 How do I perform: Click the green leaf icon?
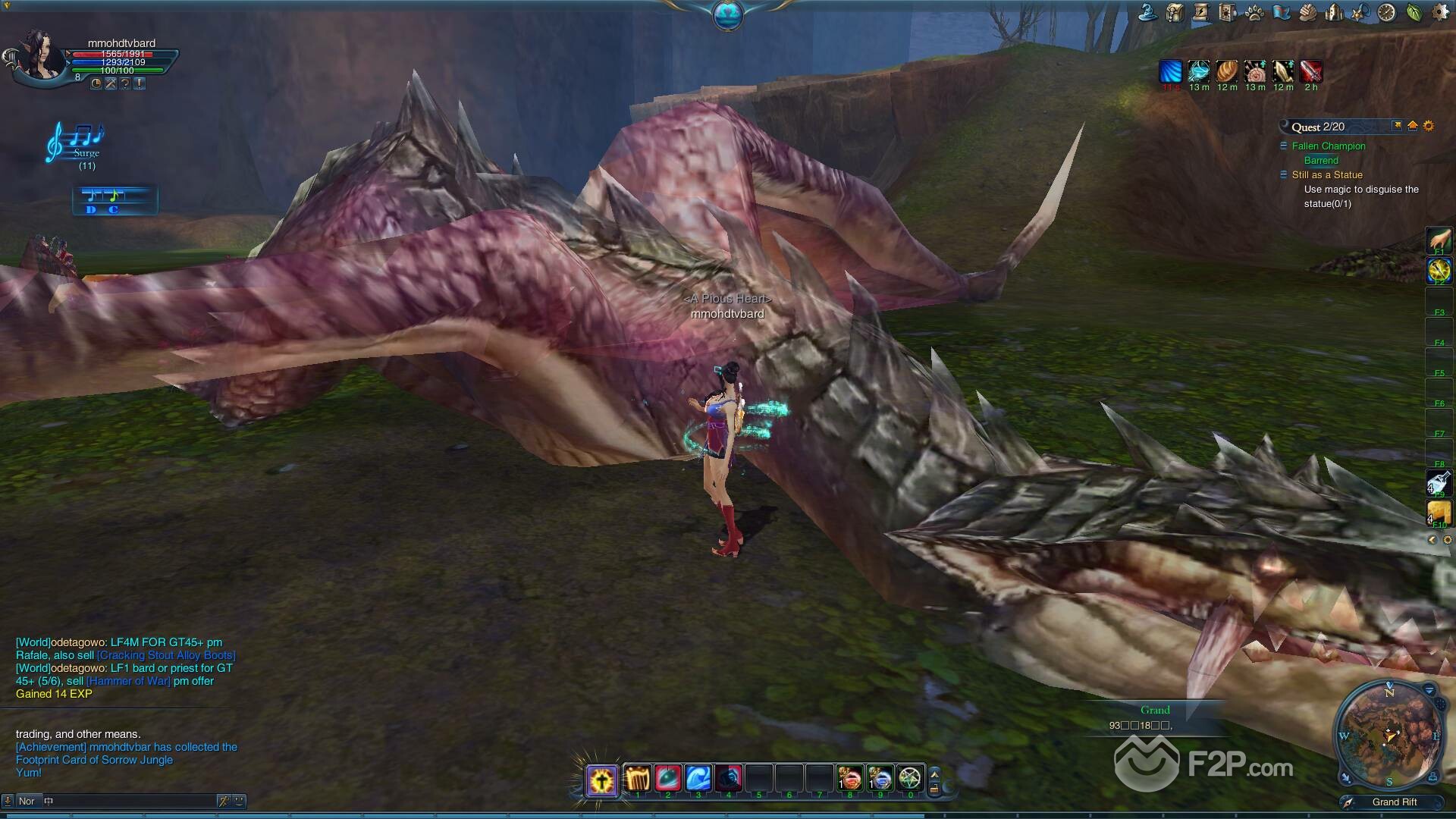coord(1414,13)
